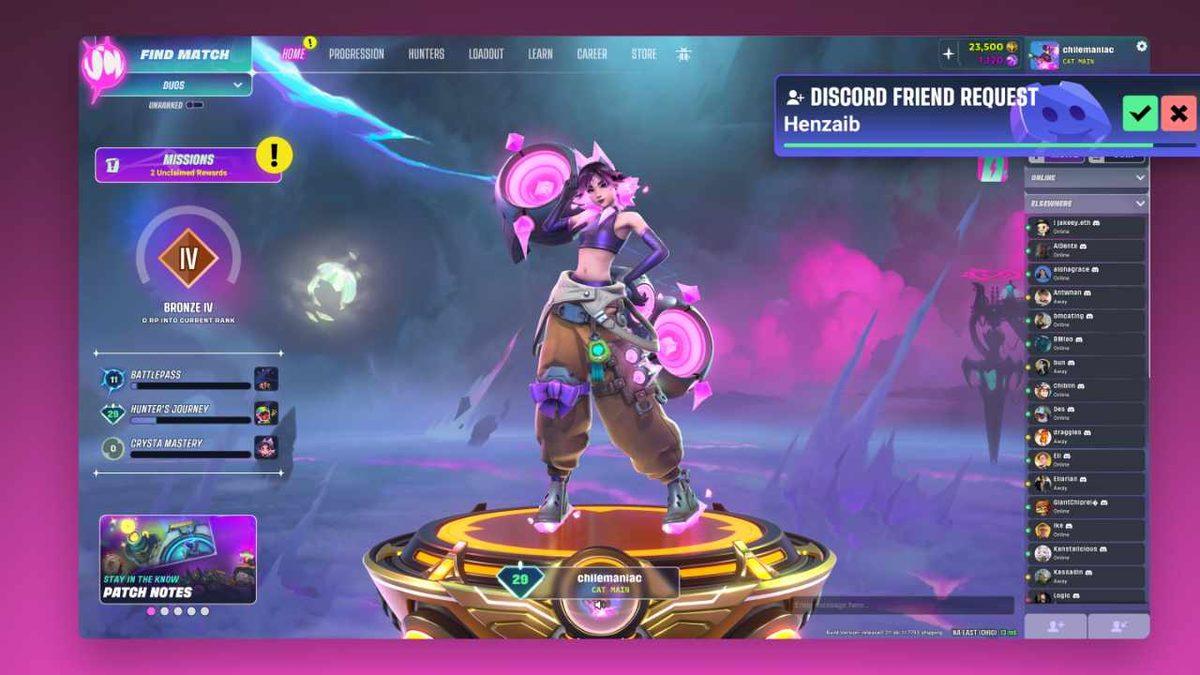Image resolution: width=1200 pixels, height=675 pixels.
Task: Open the Hunters tab
Action: [426, 54]
